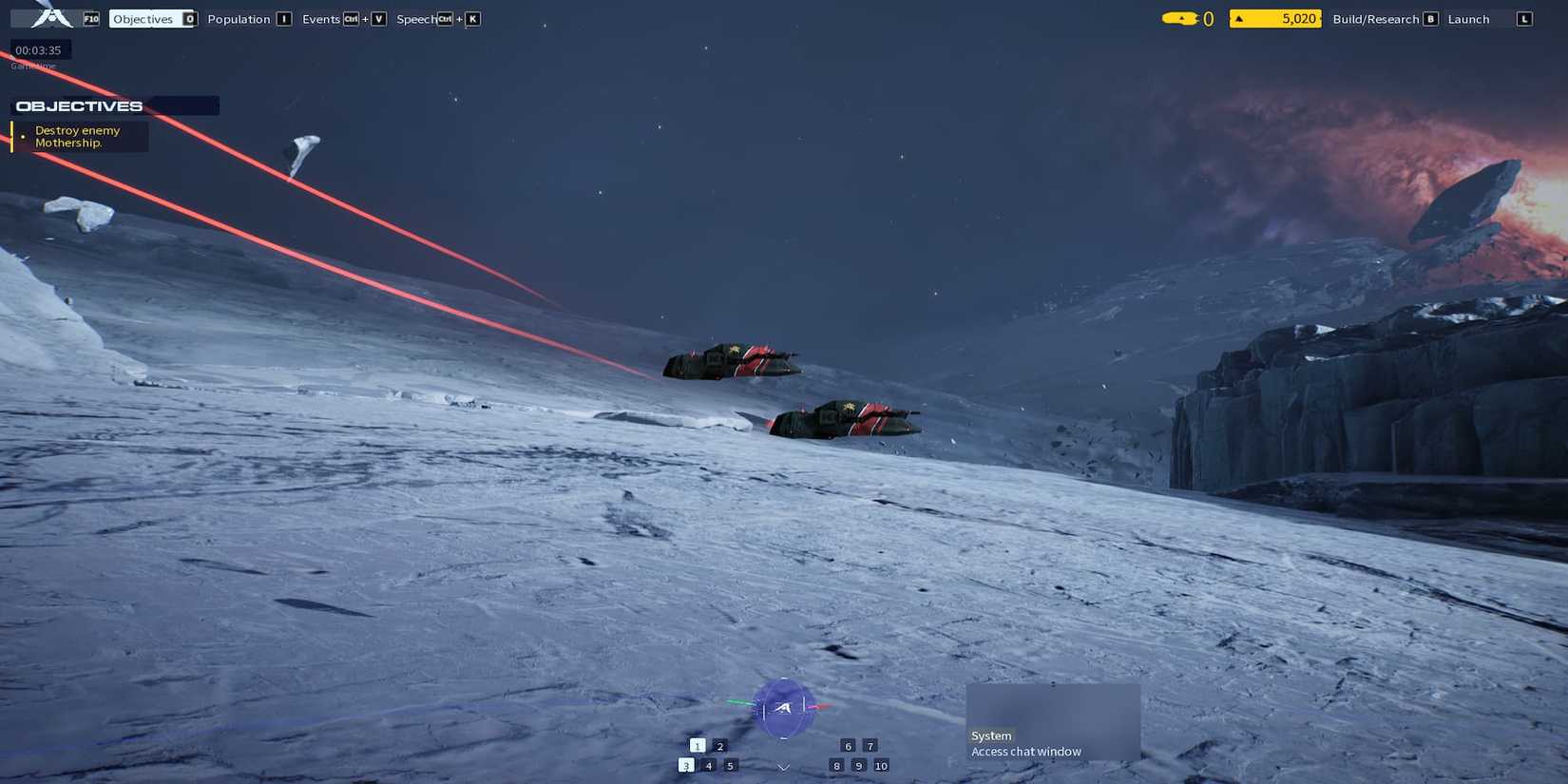Viewport: 1568px width, 784px height.
Task: Click the O hotkey badge next to Objectives
Action: click(x=188, y=17)
